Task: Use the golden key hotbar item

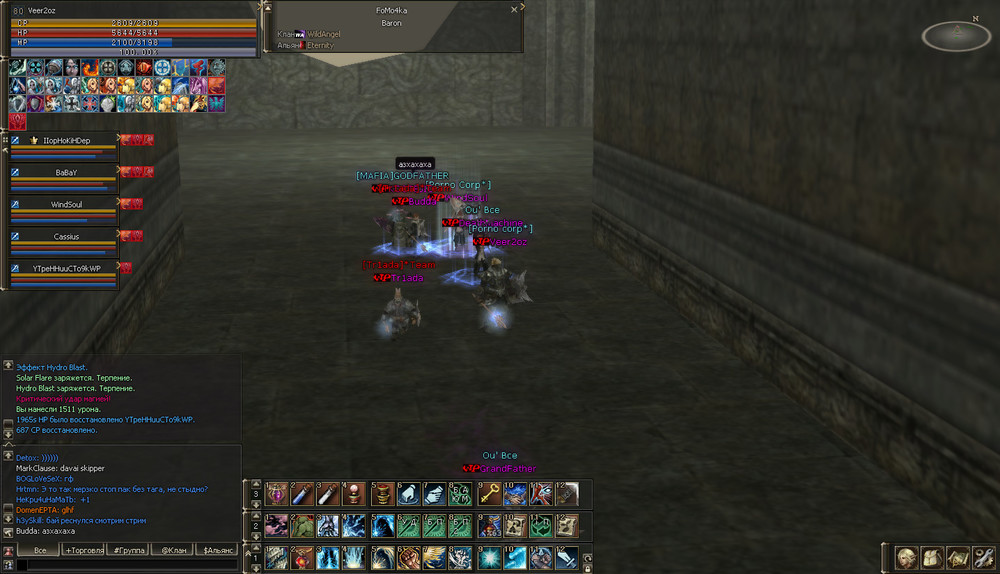Action: (487, 493)
